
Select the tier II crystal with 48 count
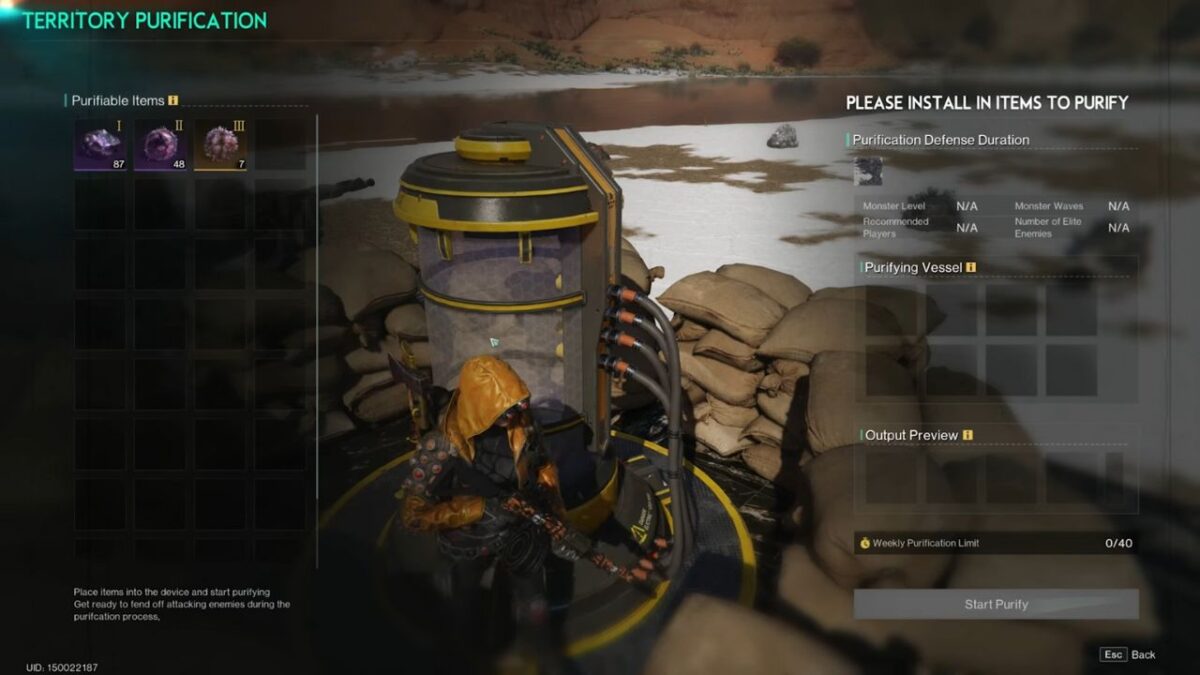[x=160, y=146]
